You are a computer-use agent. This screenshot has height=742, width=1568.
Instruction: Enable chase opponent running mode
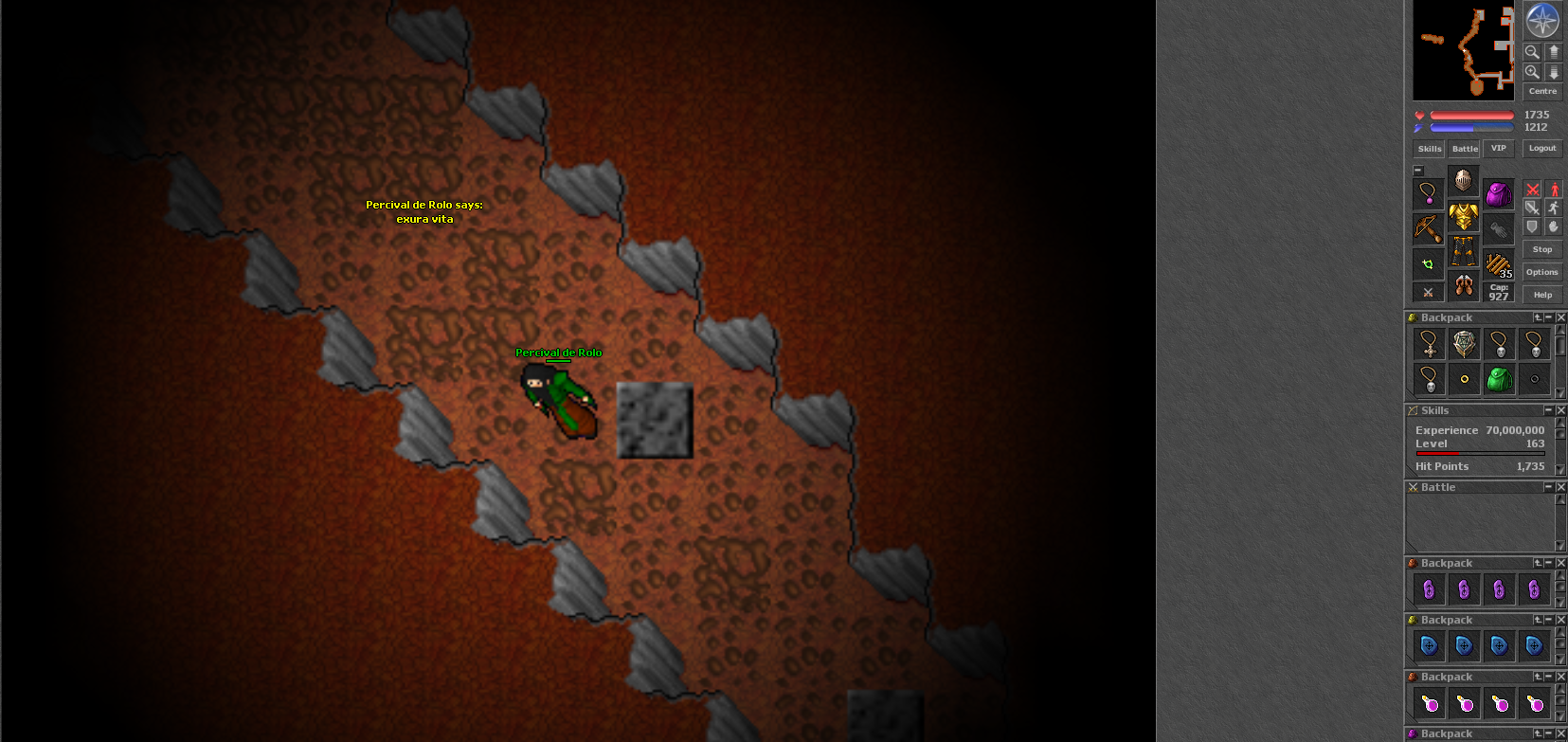click(1554, 208)
